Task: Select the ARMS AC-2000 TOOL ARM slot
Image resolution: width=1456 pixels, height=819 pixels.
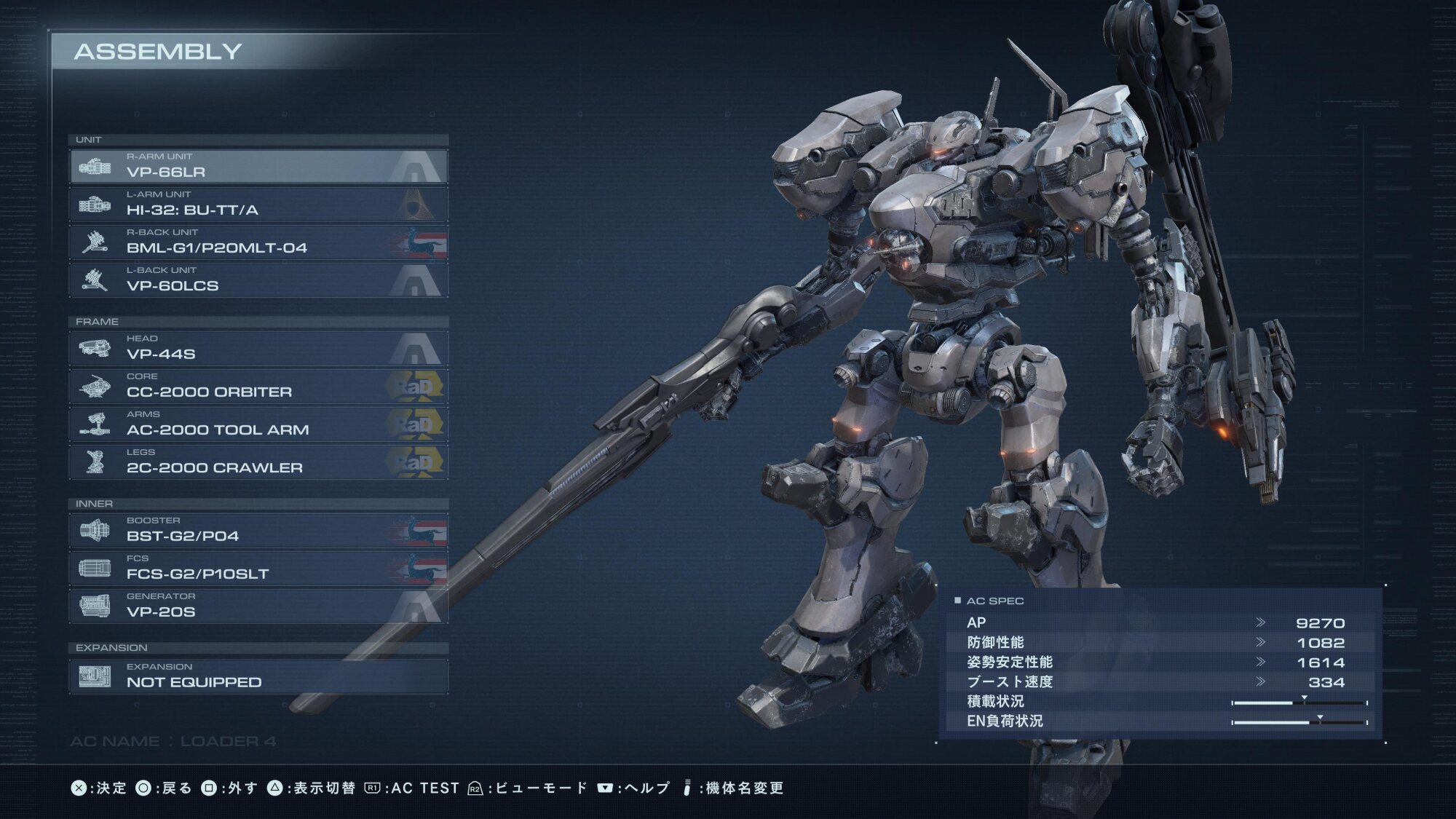Action: 258,424
